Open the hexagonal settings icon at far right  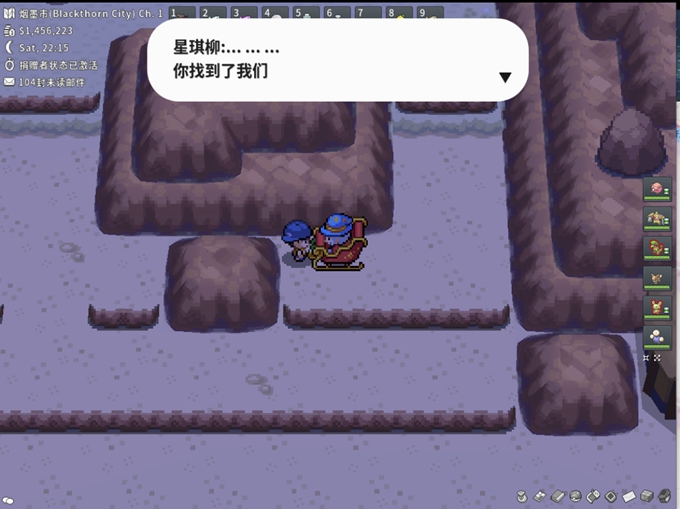click(664, 496)
